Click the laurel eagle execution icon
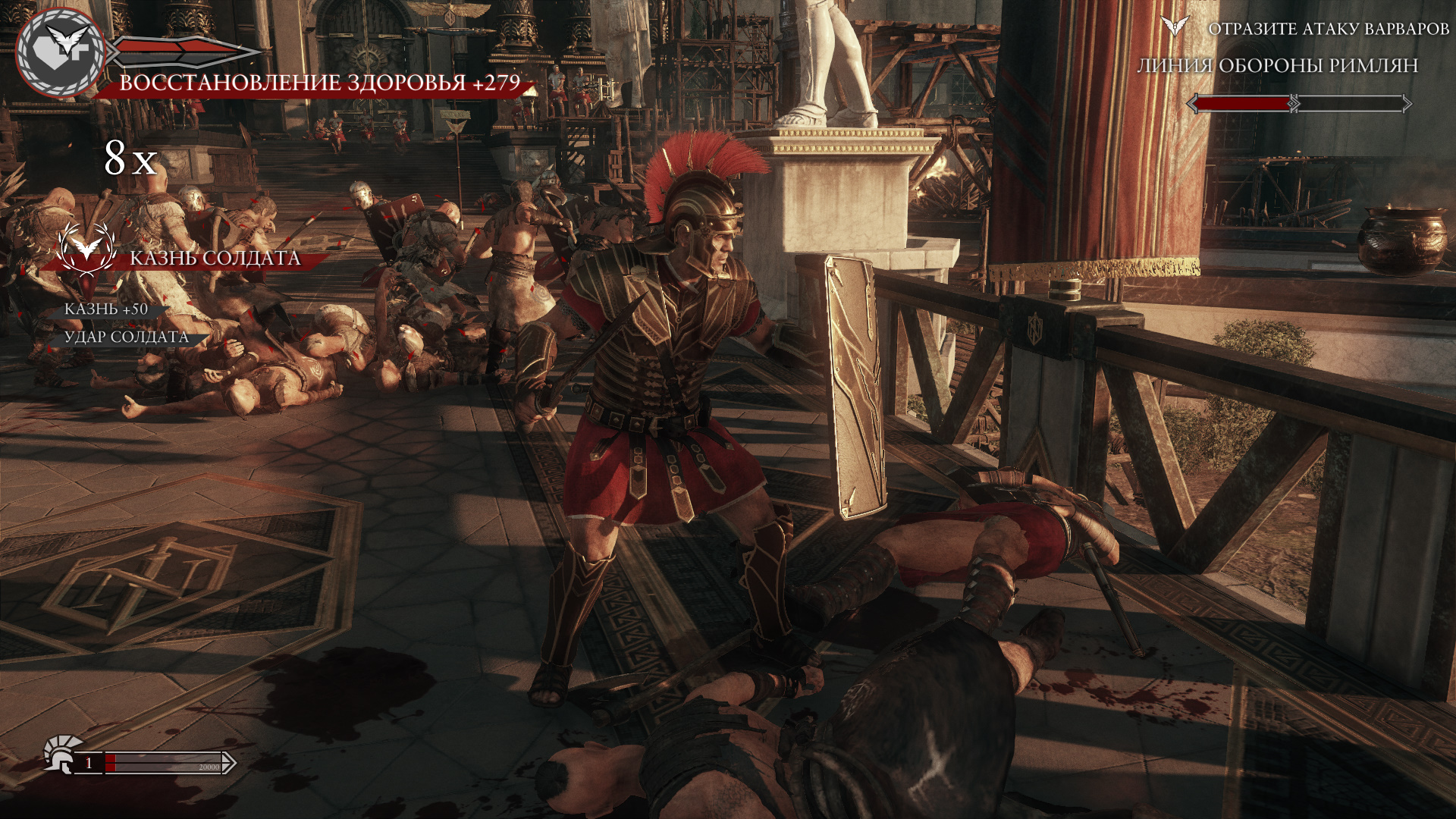1456x819 pixels. coord(86,249)
